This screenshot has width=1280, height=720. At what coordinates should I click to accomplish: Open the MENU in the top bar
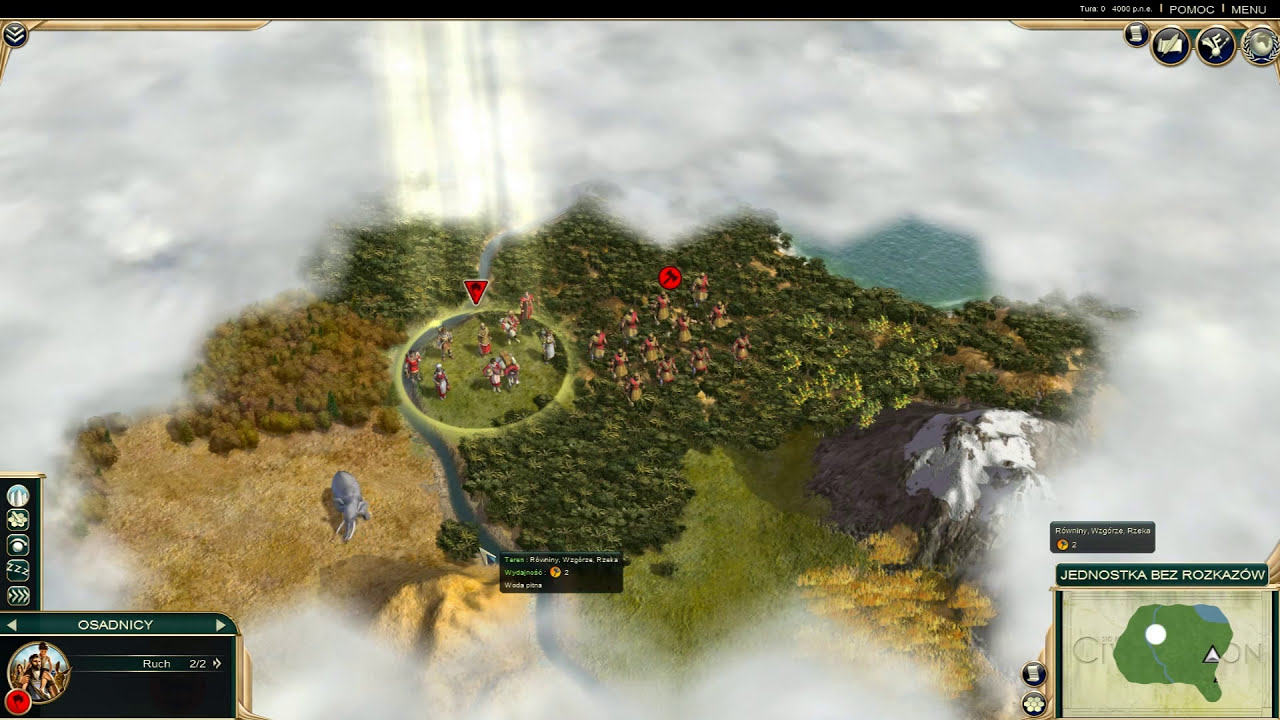pyautogui.click(x=1249, y=9)
